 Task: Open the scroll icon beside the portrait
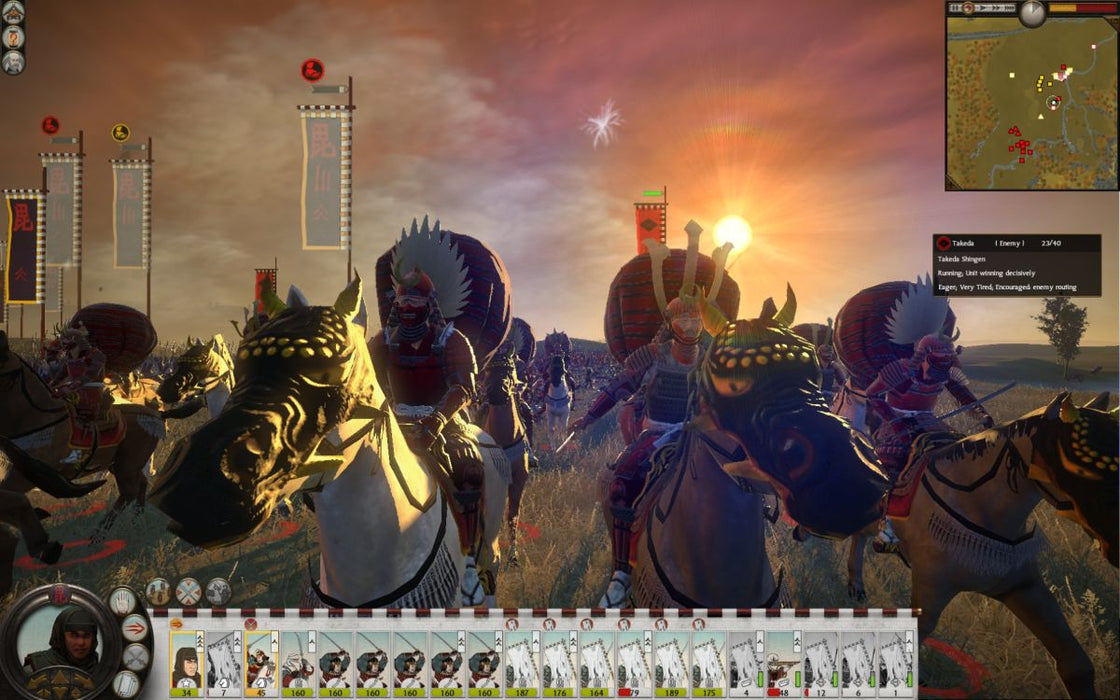[x=124, y=684]
